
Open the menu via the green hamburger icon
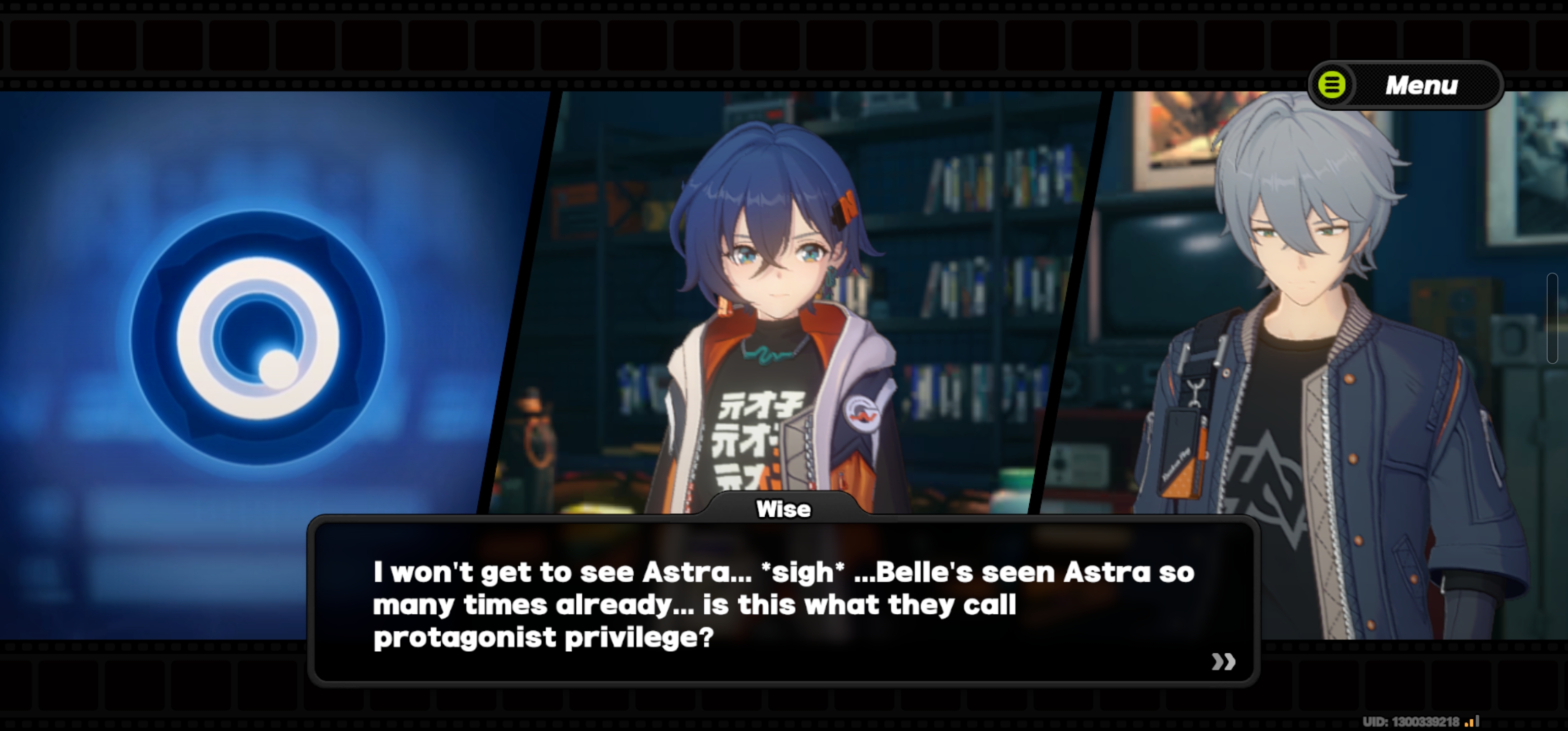pos(1333,85)
